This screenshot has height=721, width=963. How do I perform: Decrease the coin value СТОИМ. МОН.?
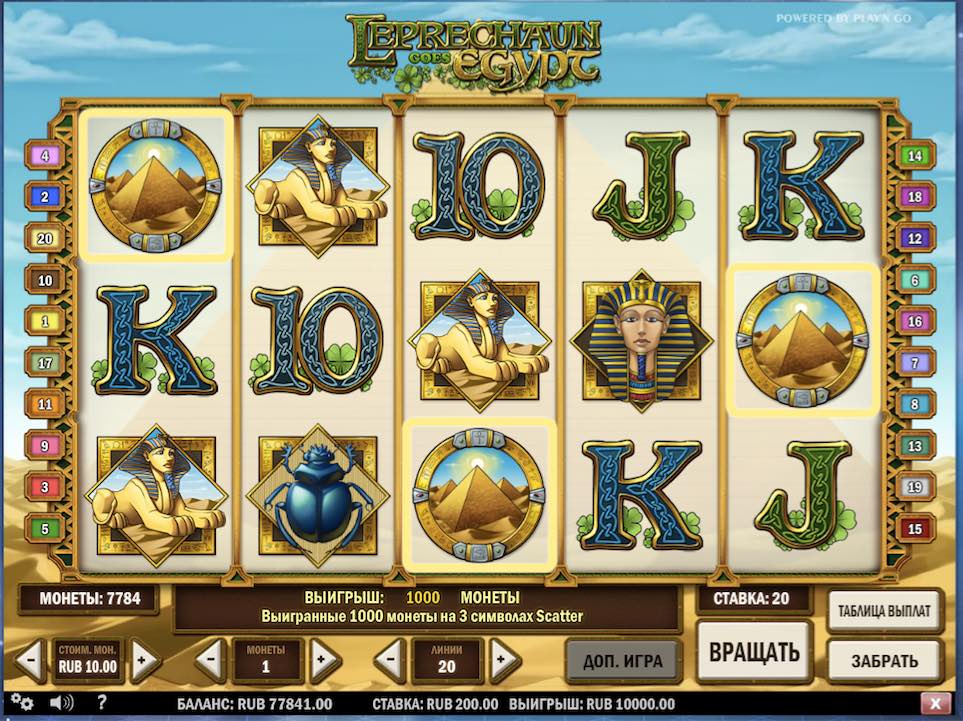click(x=30, y=660)
